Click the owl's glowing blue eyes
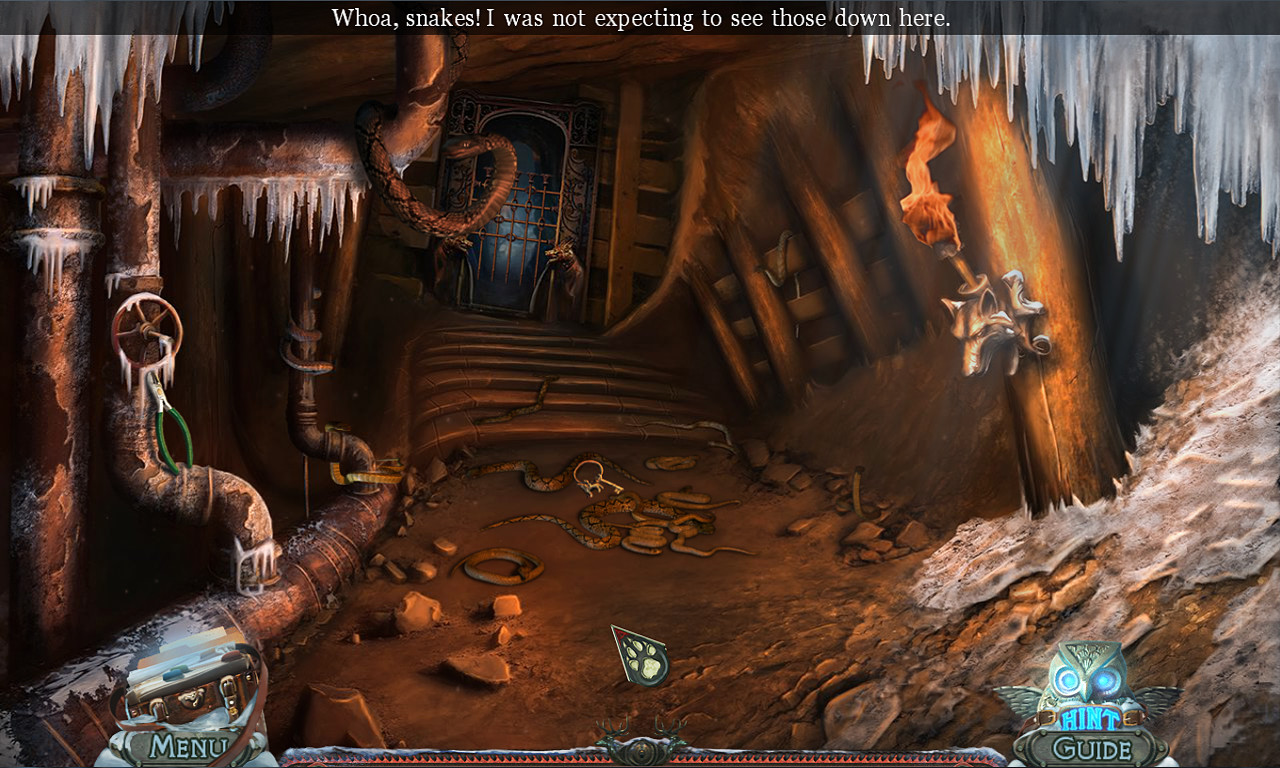The height and width of the screenshot is (768, 1280). point(1086,678)
